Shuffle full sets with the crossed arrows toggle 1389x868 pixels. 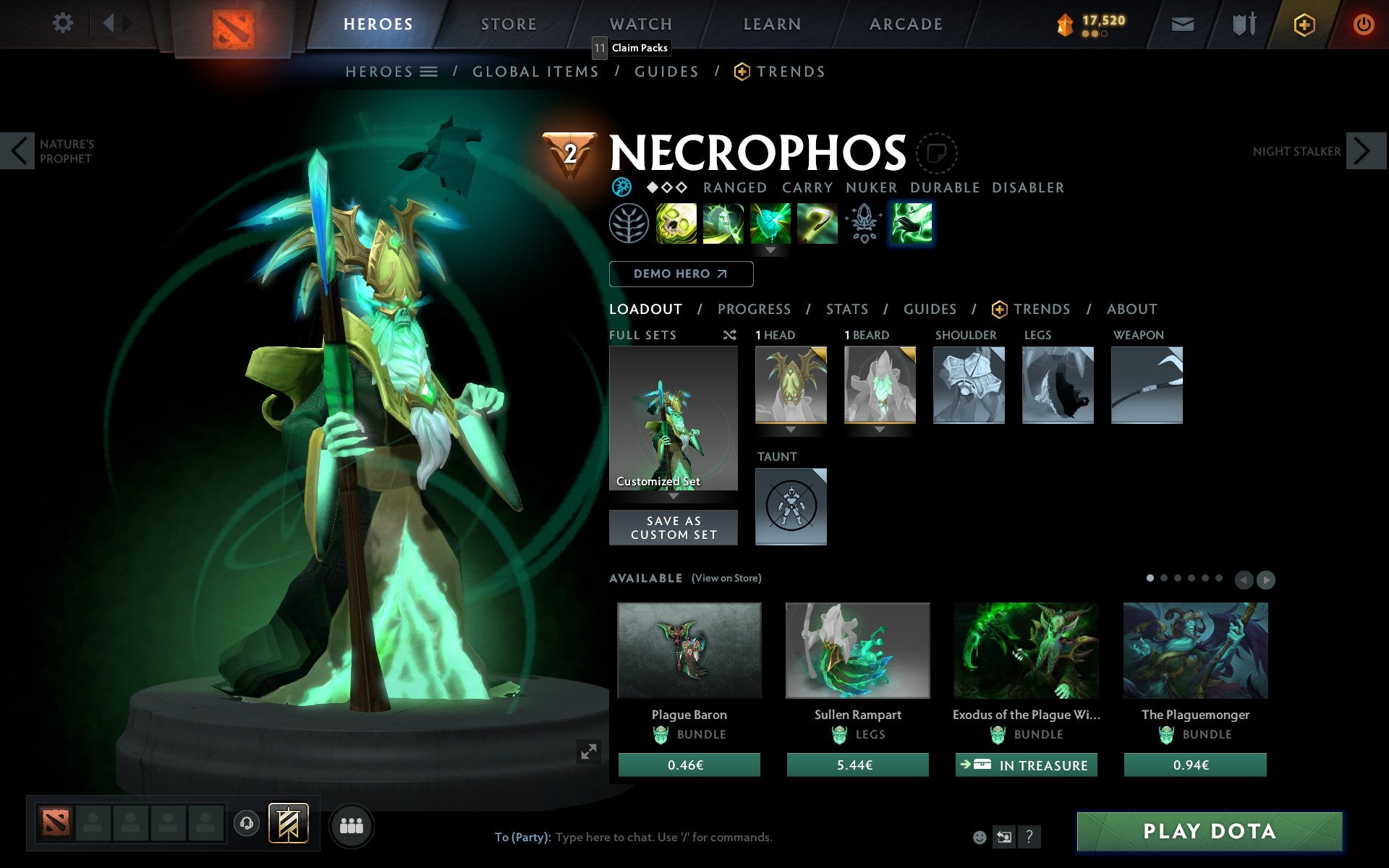coord(729,336)
